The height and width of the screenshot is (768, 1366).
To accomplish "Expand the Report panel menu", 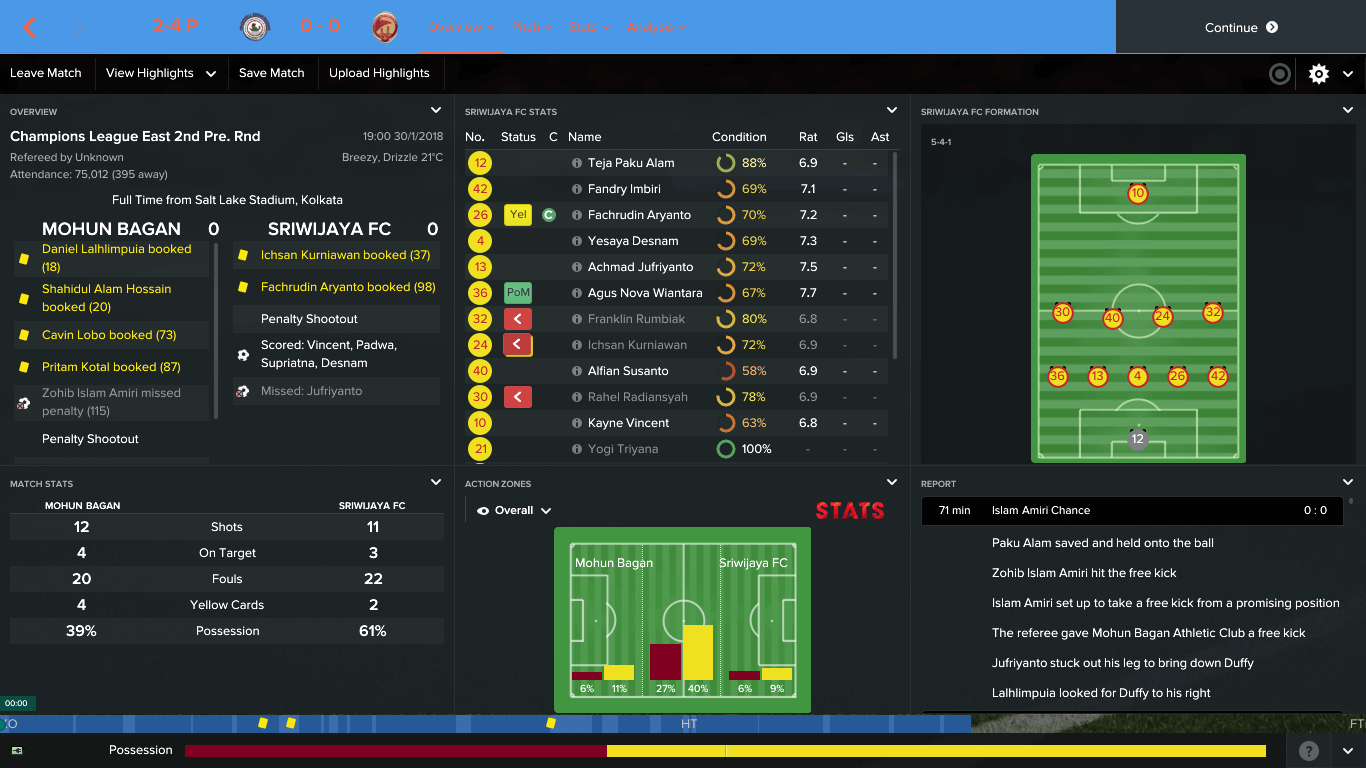I will point(1348,483).
